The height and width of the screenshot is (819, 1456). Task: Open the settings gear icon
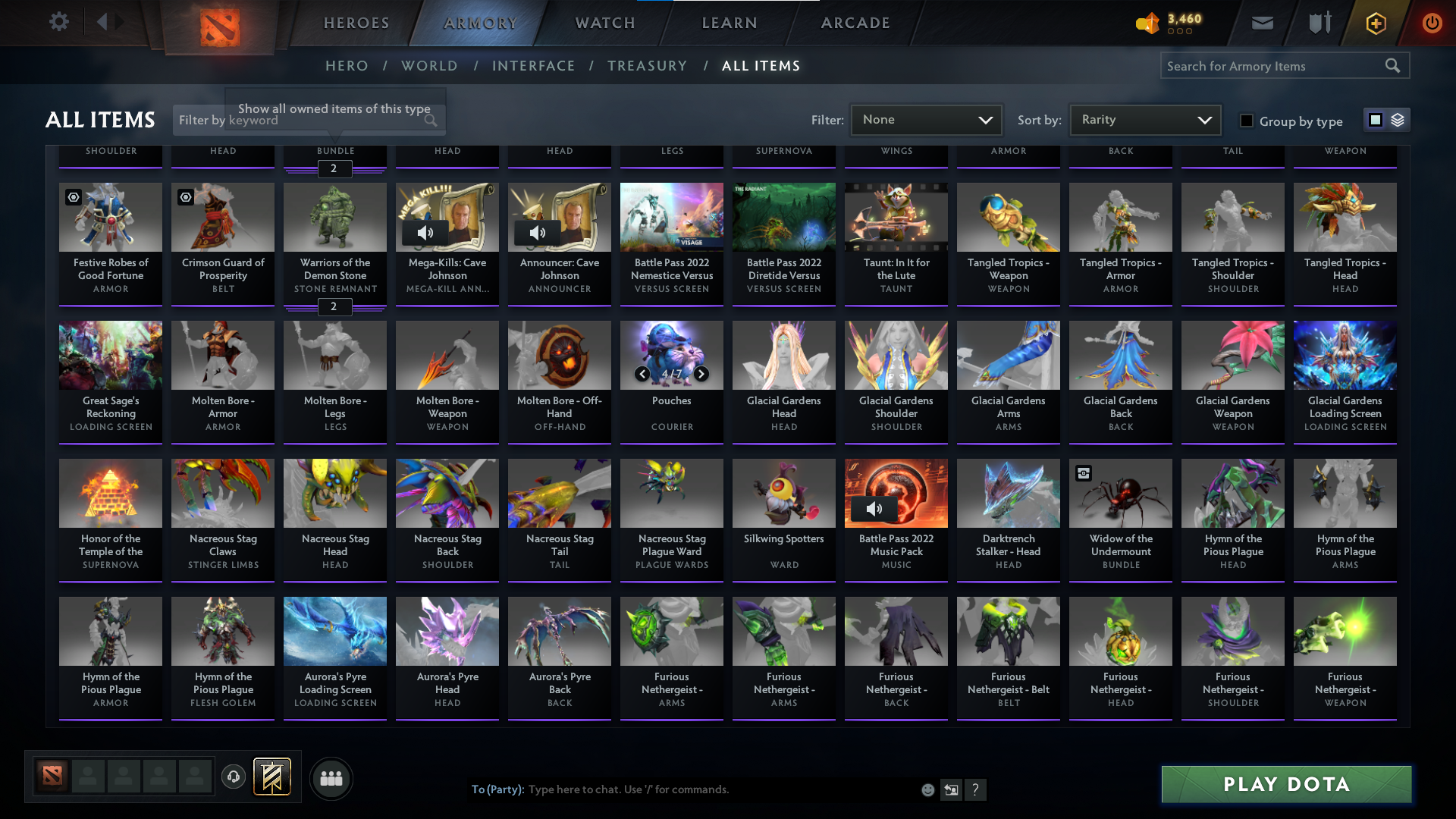point(59,21)
